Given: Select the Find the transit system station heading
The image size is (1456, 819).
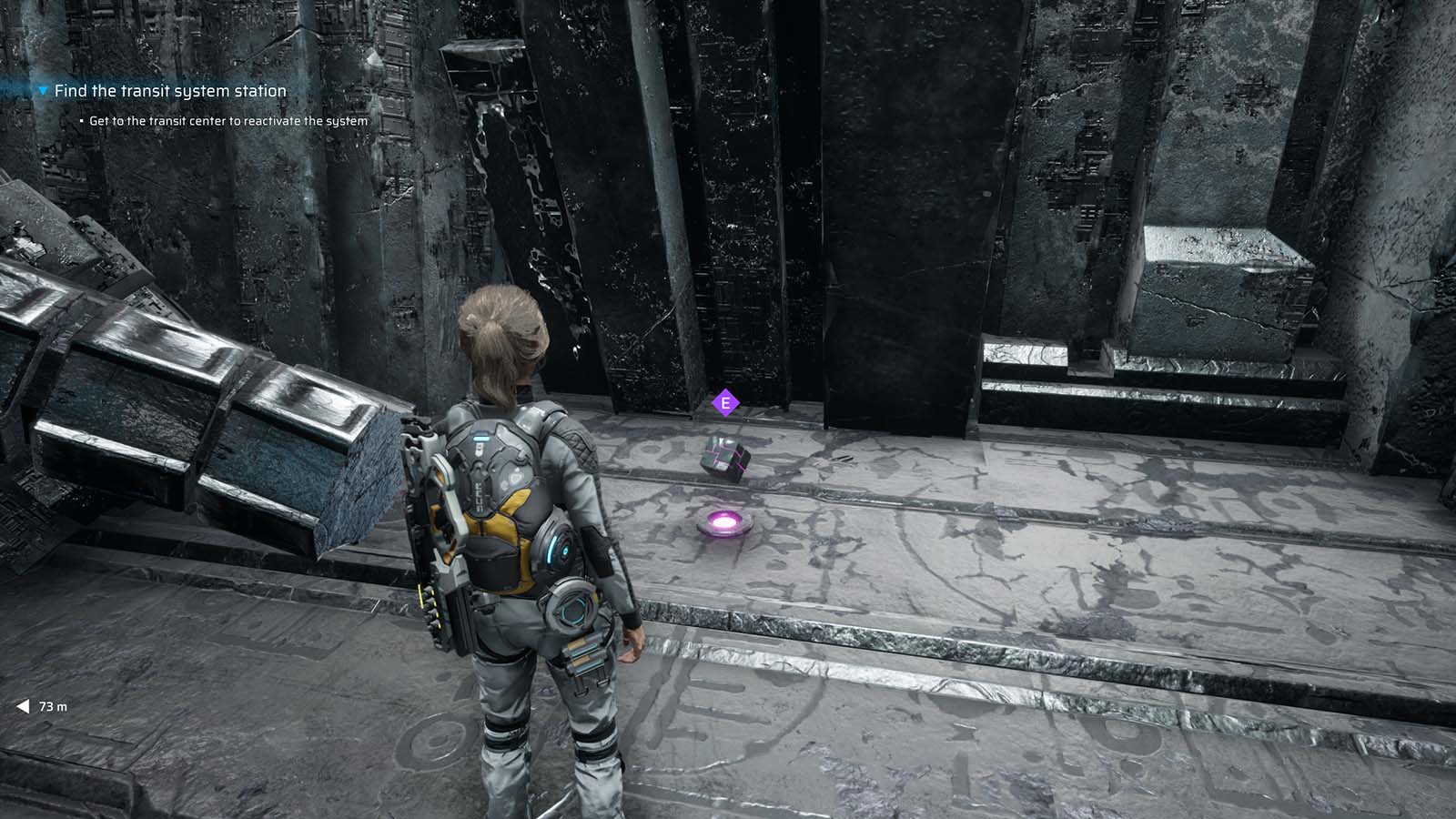Looking at the screenshot, I should pos(169,91).
